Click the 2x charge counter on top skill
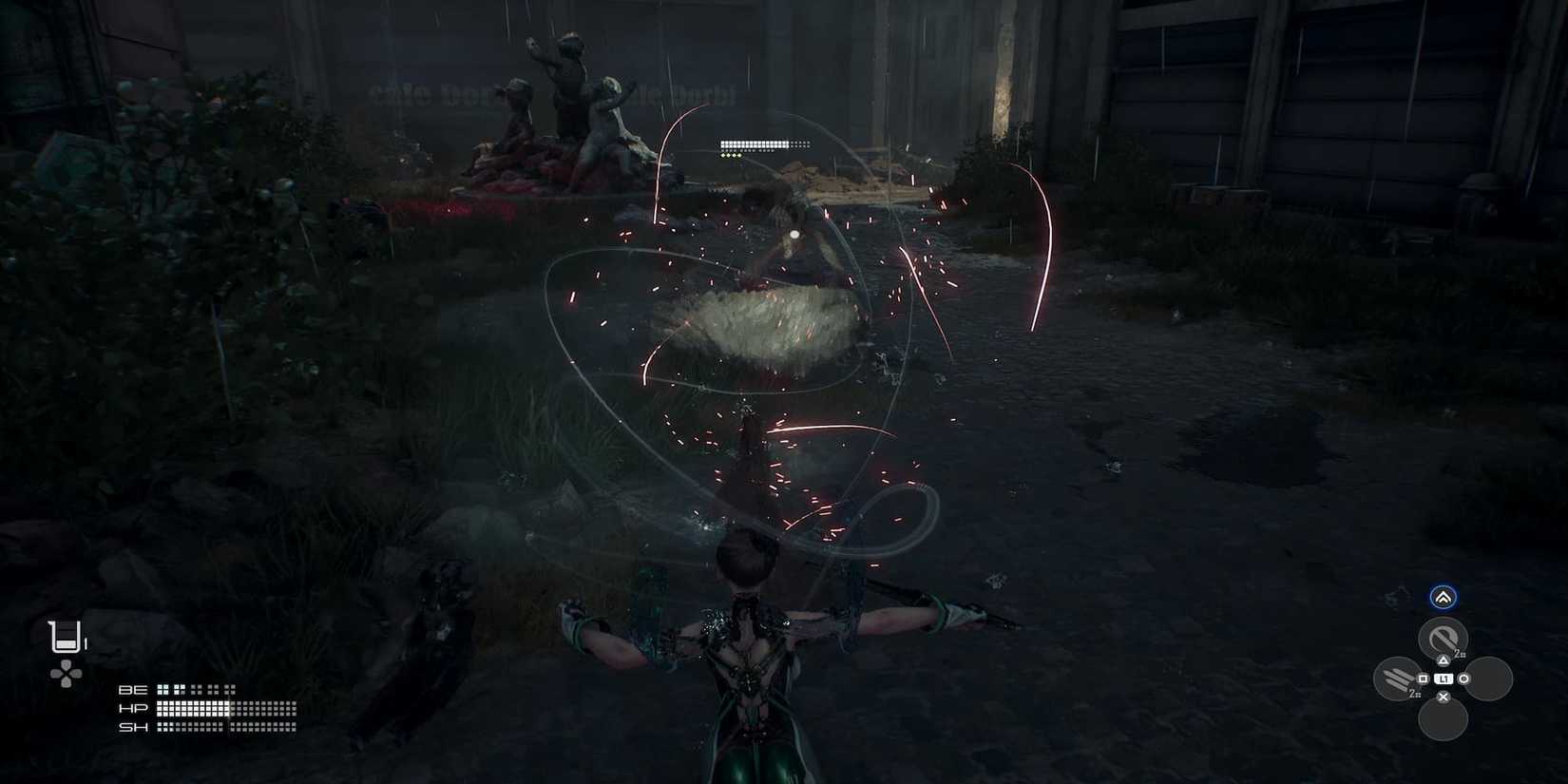The image size is (1568, 784). pyautogui.click(x=1458, y=653)
